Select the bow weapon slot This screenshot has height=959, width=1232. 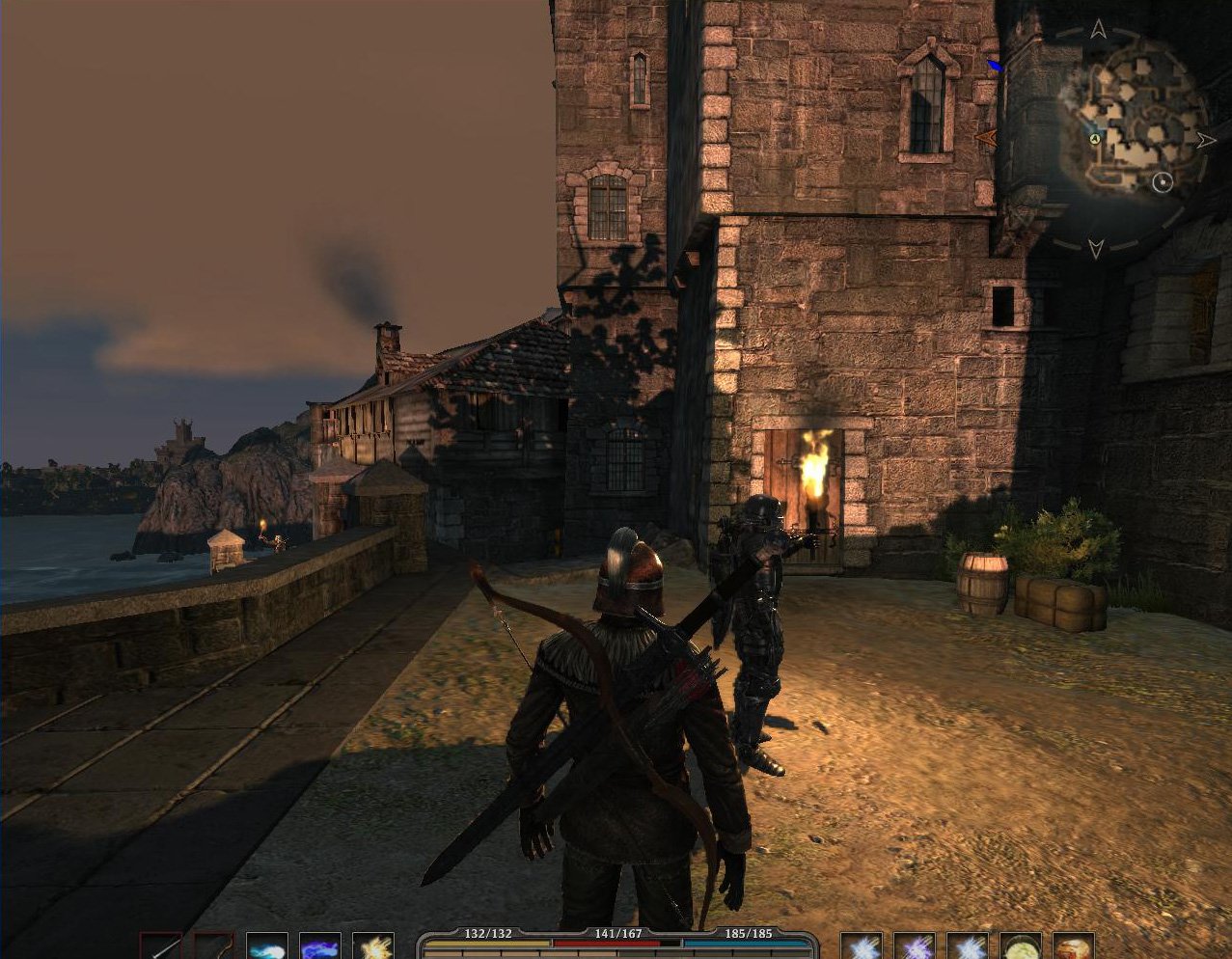(x=213, y=945)
